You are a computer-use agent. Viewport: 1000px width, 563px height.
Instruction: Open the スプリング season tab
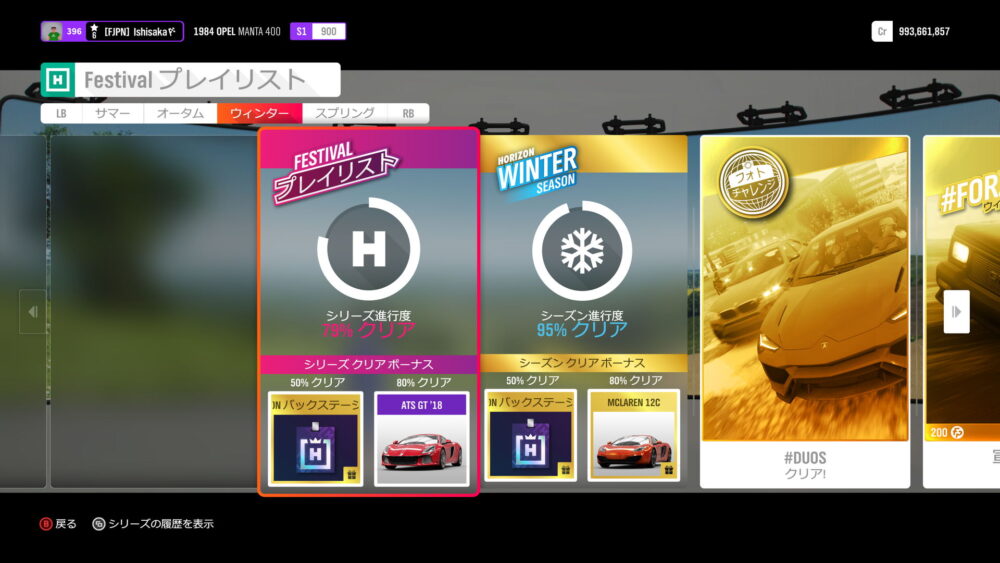344,114
